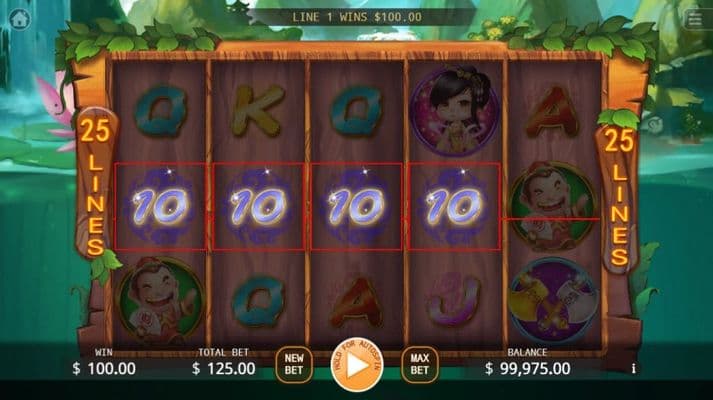713x400 pixels.
Task: Open the hamburger menu
Action: tap(696, 19)
